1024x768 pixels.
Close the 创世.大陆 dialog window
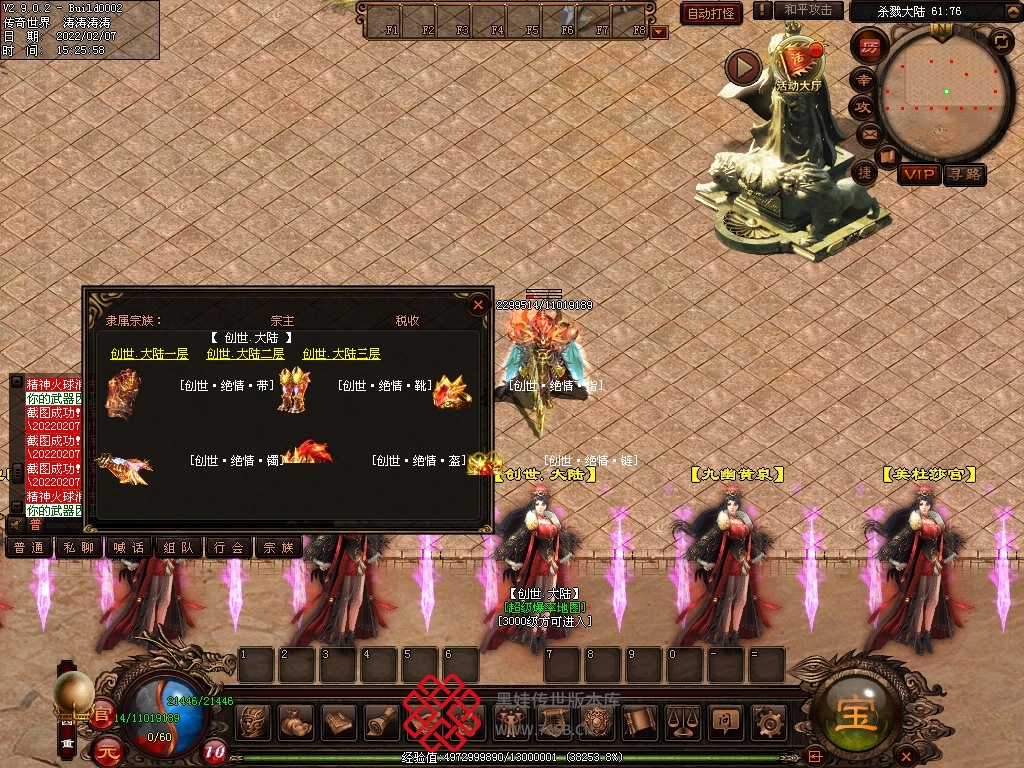click(x=478, y=304)
